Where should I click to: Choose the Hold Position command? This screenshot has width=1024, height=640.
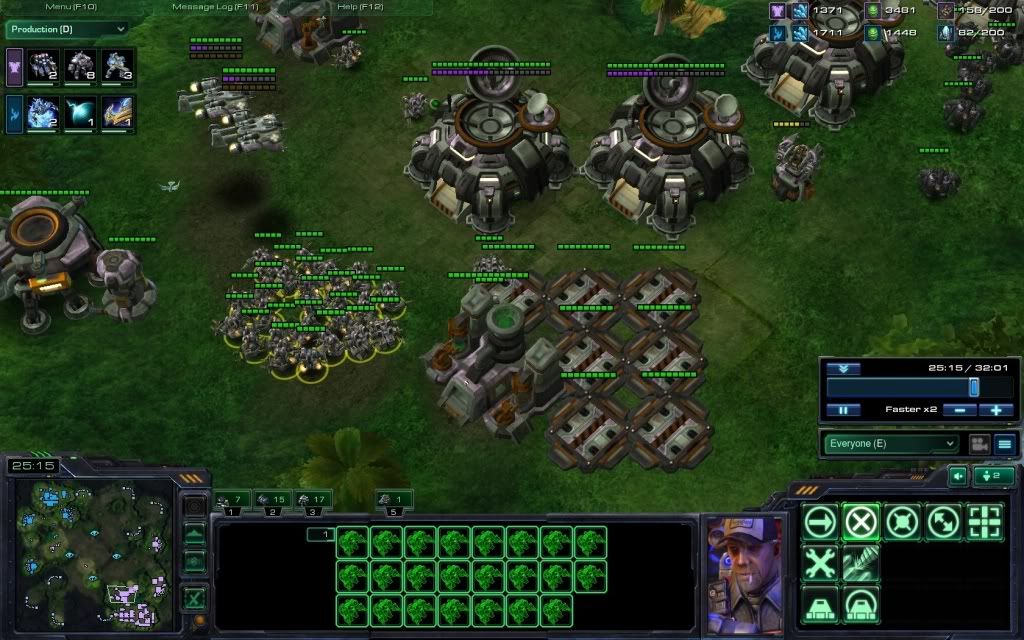902,521
